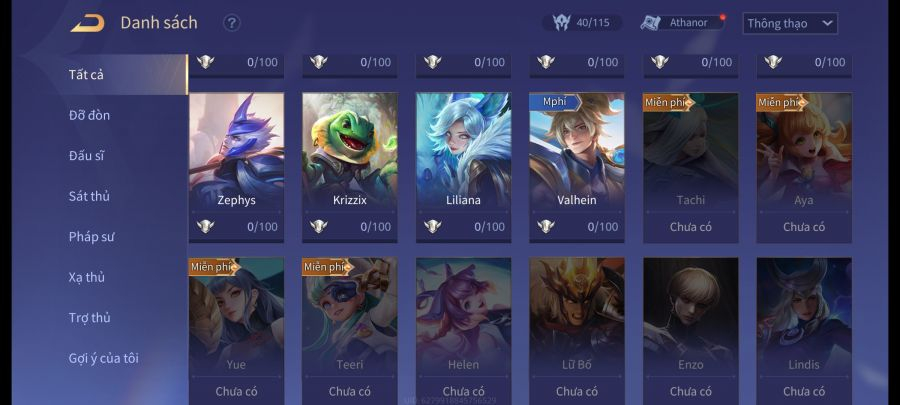This screenshot has height=405, width=900.
Task: Select the Pháp sư category
Action: (x=92, y=237)
